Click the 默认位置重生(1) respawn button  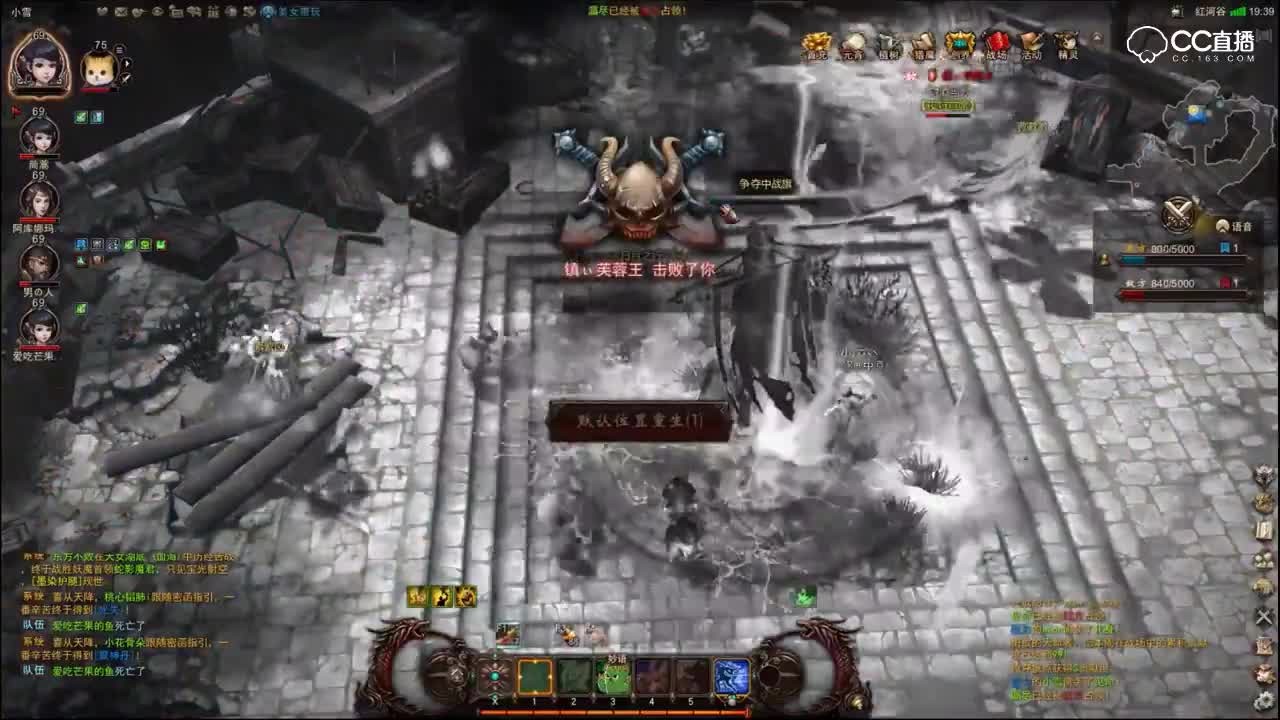tap(640, 420)
